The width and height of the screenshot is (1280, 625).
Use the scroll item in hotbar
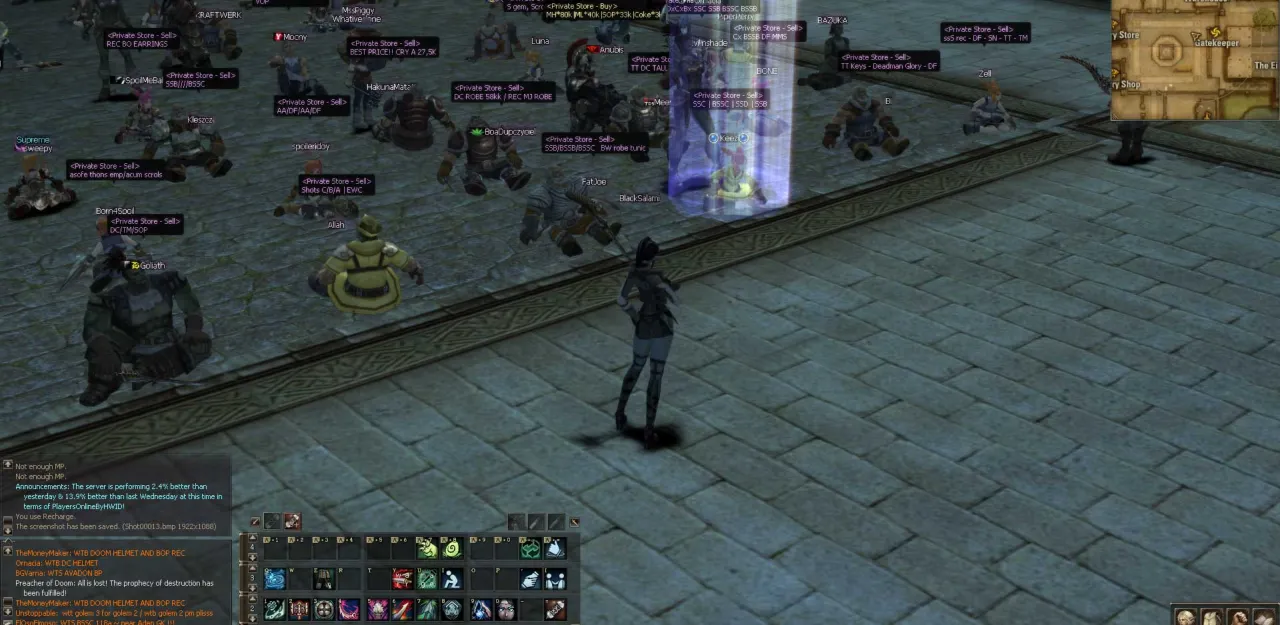coord(555,609)
